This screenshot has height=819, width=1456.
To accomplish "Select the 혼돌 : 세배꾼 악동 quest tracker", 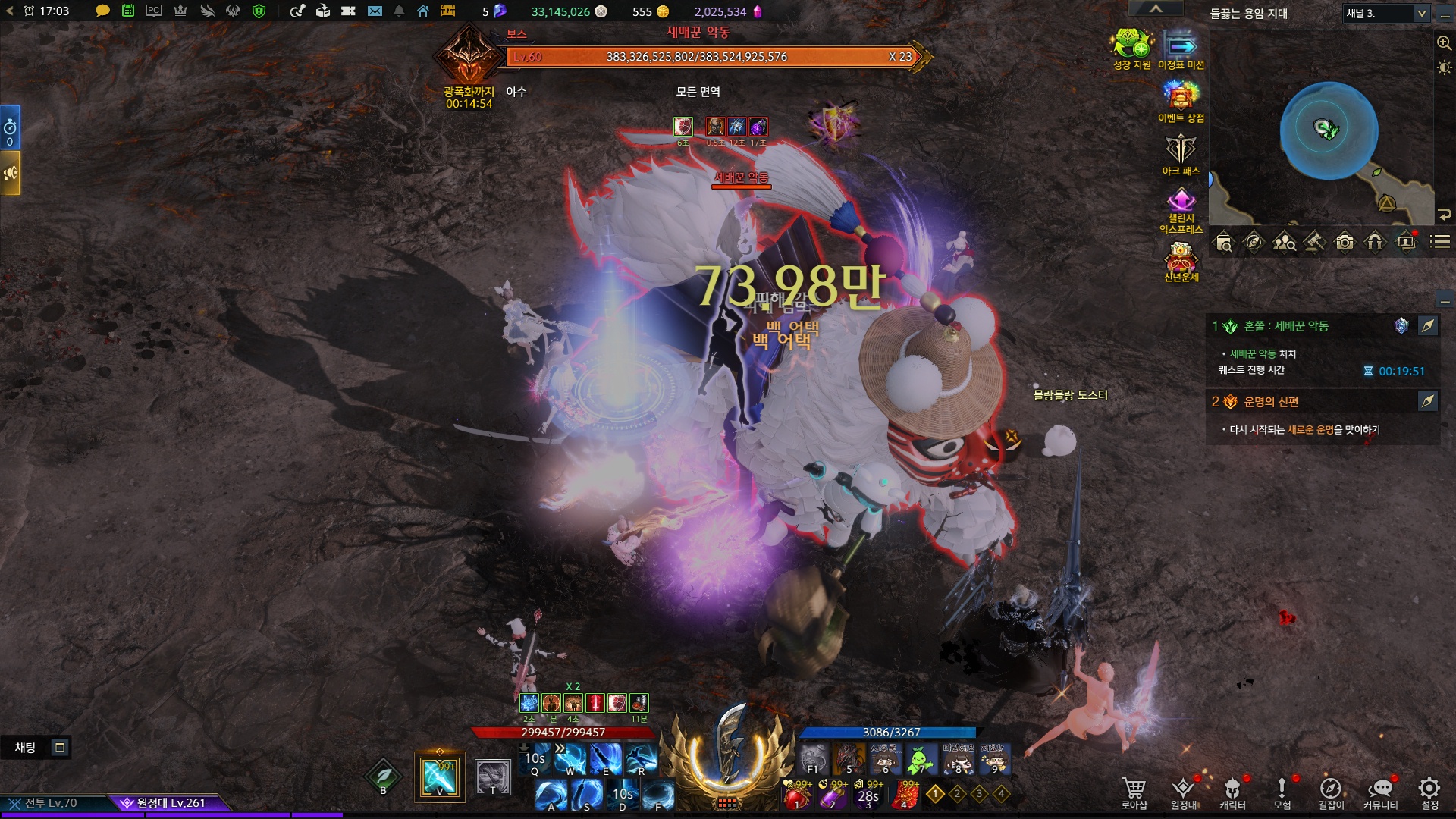I will point(1286,326).
